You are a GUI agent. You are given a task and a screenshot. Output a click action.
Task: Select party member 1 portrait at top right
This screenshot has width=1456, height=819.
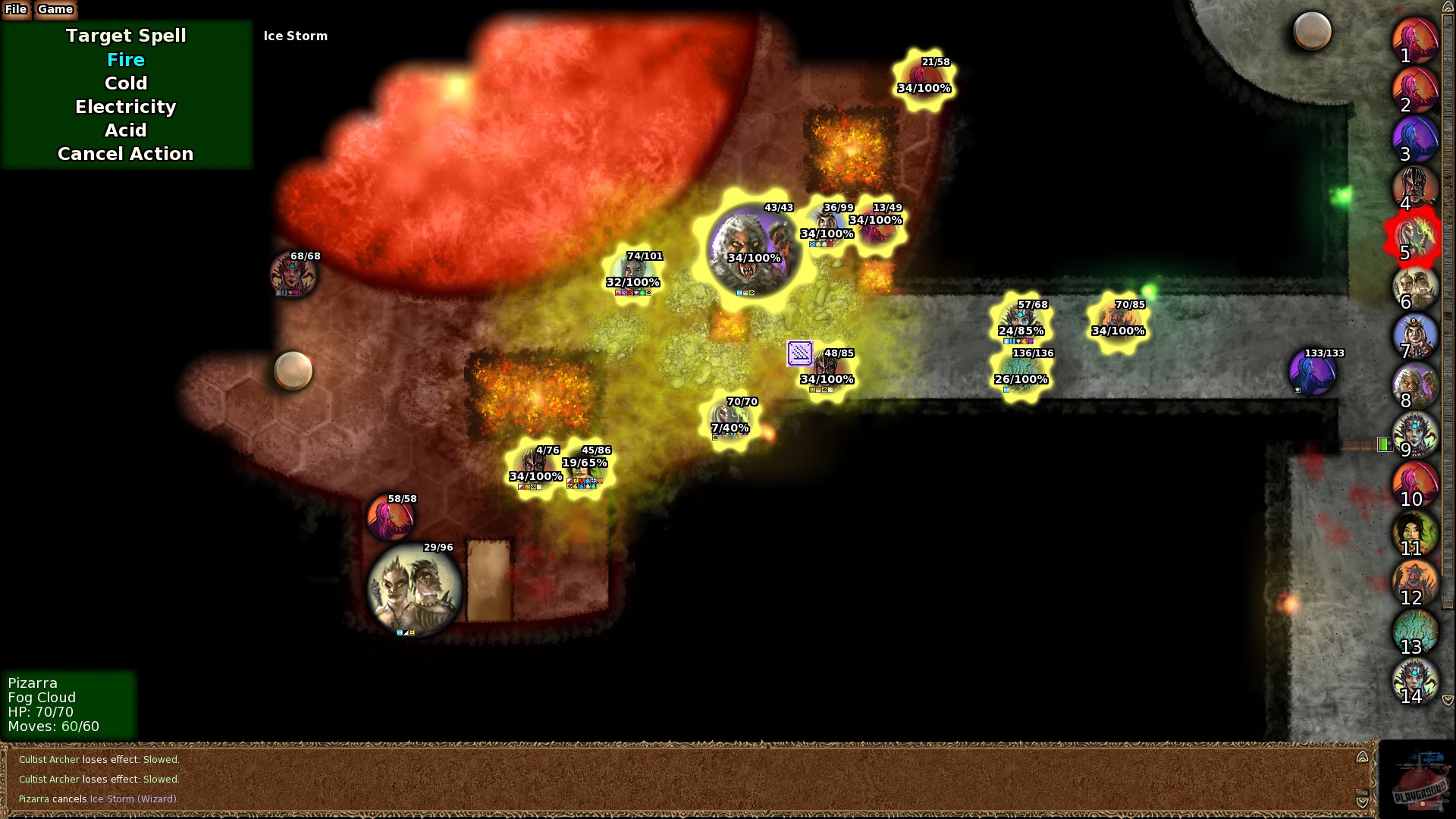(1415, 40)
